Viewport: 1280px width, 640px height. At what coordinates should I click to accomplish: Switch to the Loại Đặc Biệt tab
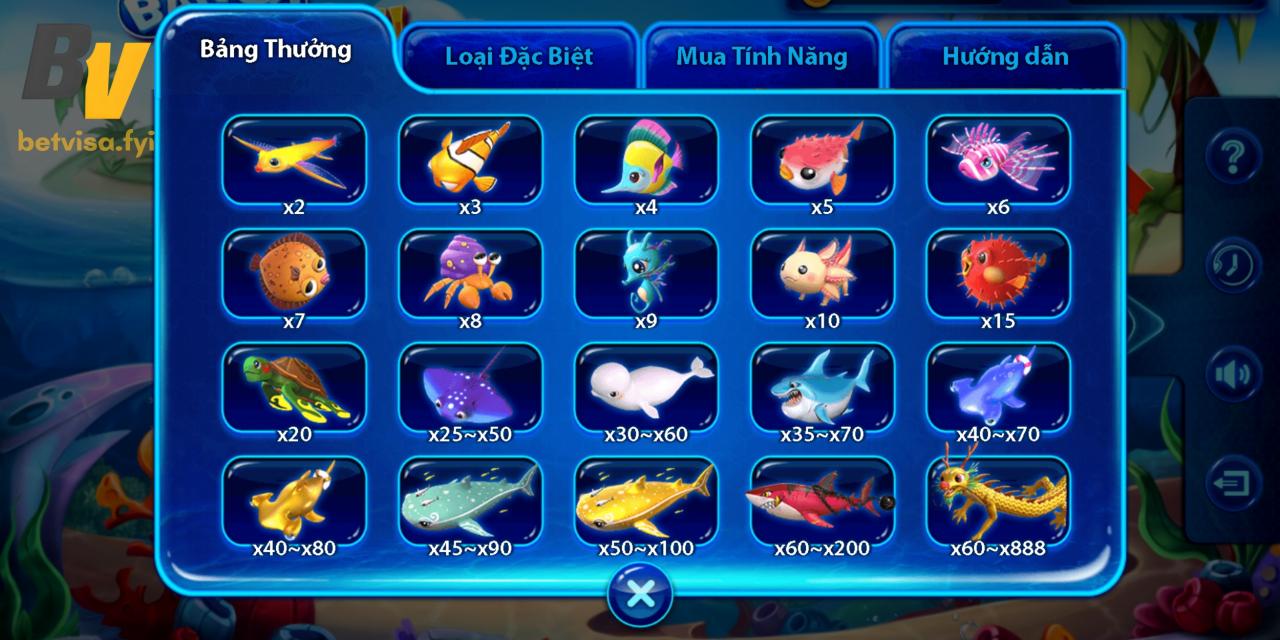click(518, 56)
